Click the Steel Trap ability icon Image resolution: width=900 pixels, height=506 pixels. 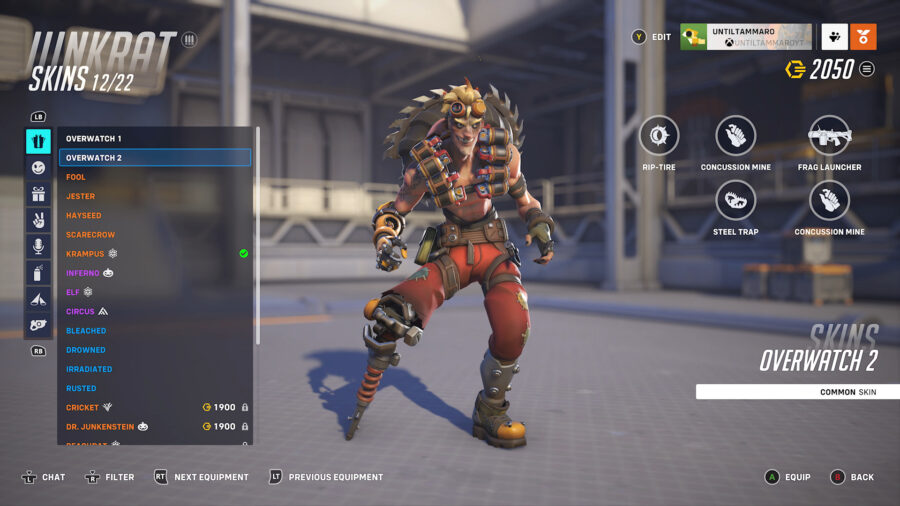click(735, 200)
